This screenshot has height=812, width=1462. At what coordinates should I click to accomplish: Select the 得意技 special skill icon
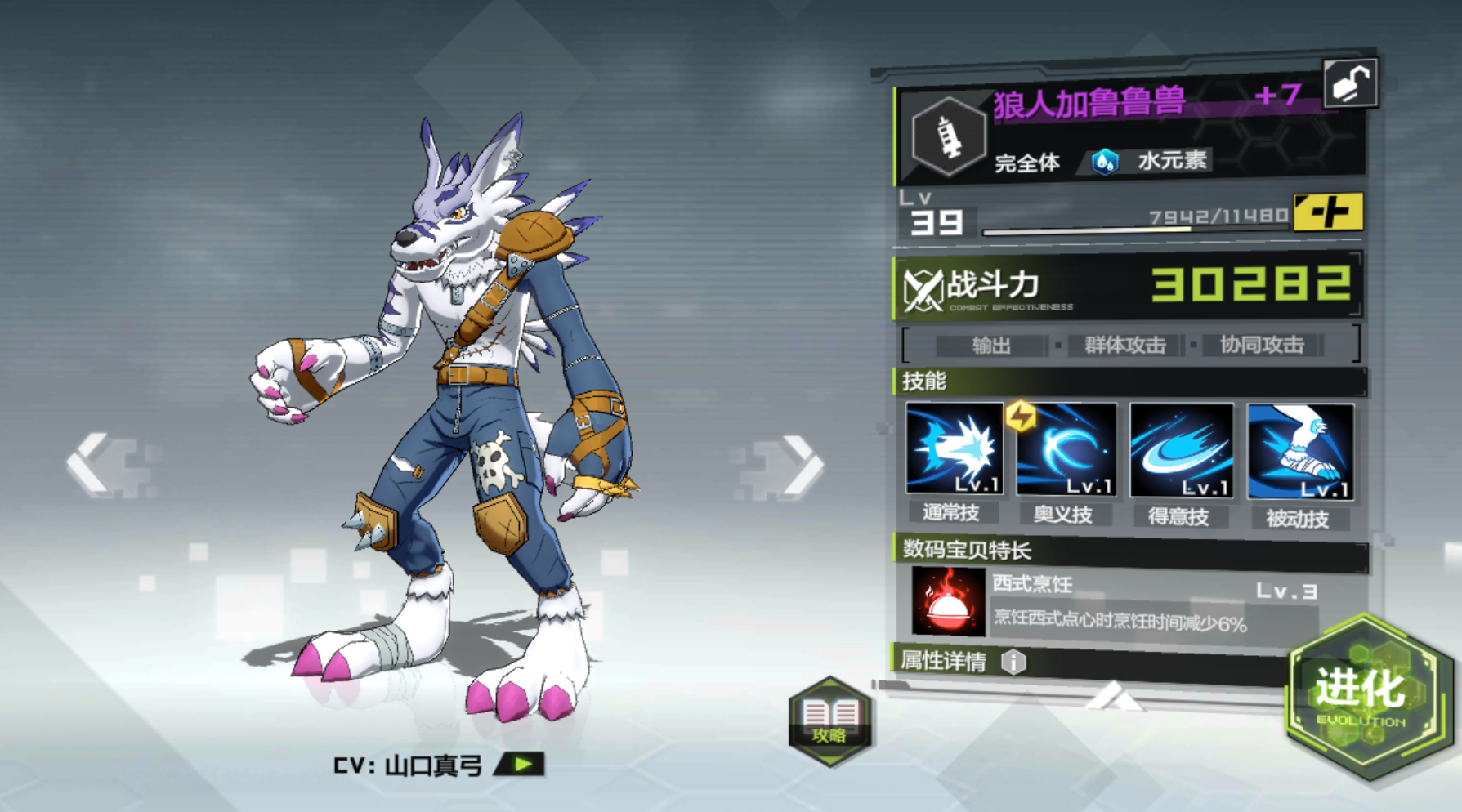[1181, 450]
